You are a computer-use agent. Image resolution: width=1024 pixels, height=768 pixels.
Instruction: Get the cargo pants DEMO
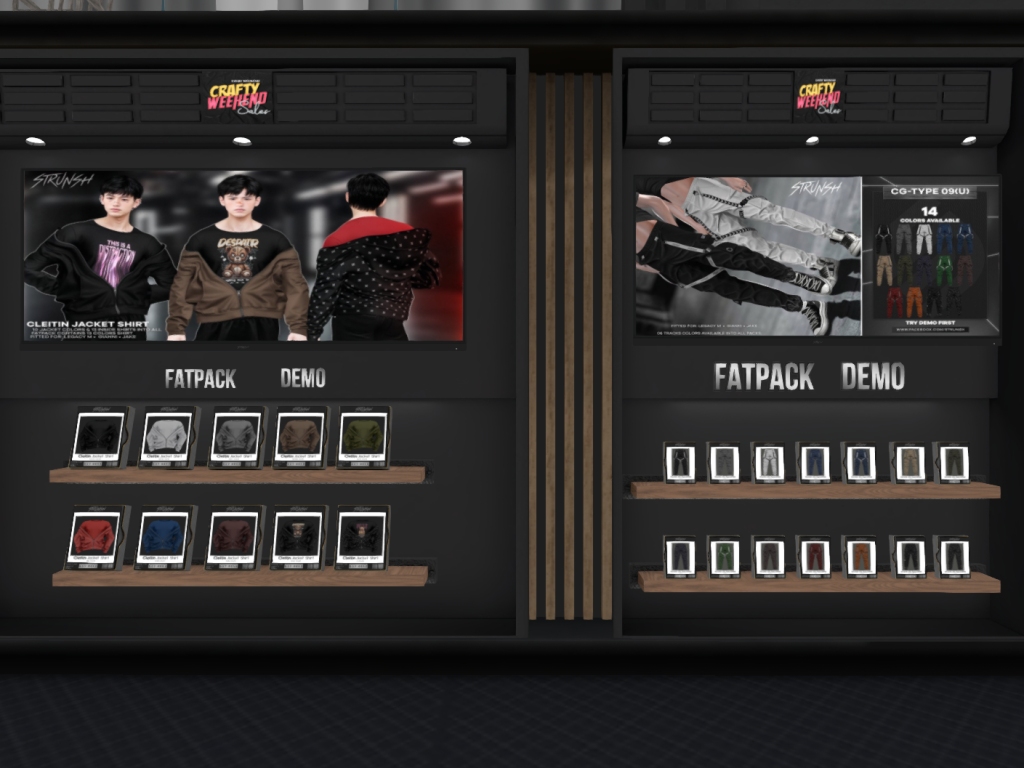pos(873,377)
